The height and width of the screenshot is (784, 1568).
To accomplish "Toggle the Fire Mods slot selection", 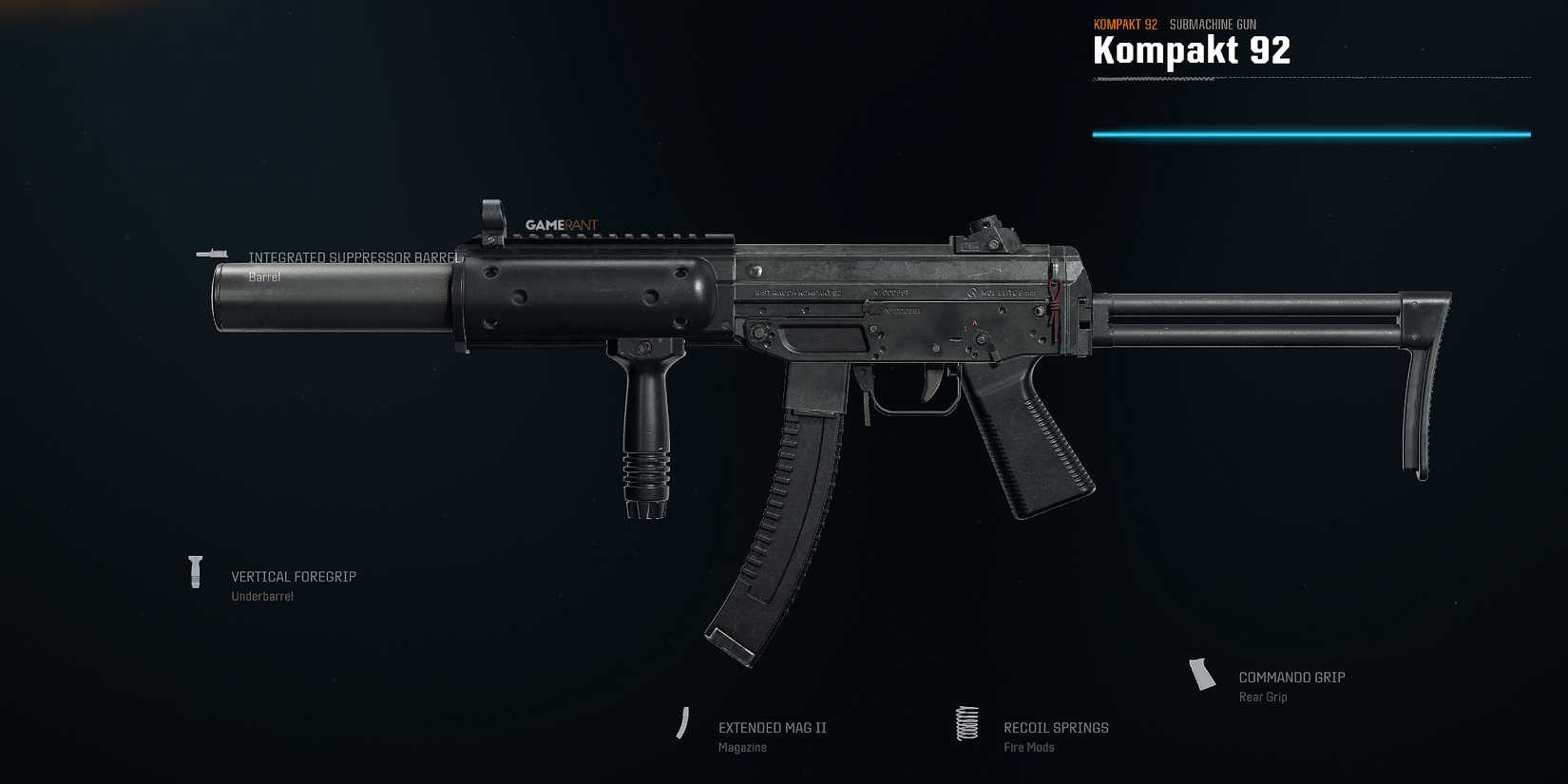I will pyautogui.click(x=1028, y=747).
